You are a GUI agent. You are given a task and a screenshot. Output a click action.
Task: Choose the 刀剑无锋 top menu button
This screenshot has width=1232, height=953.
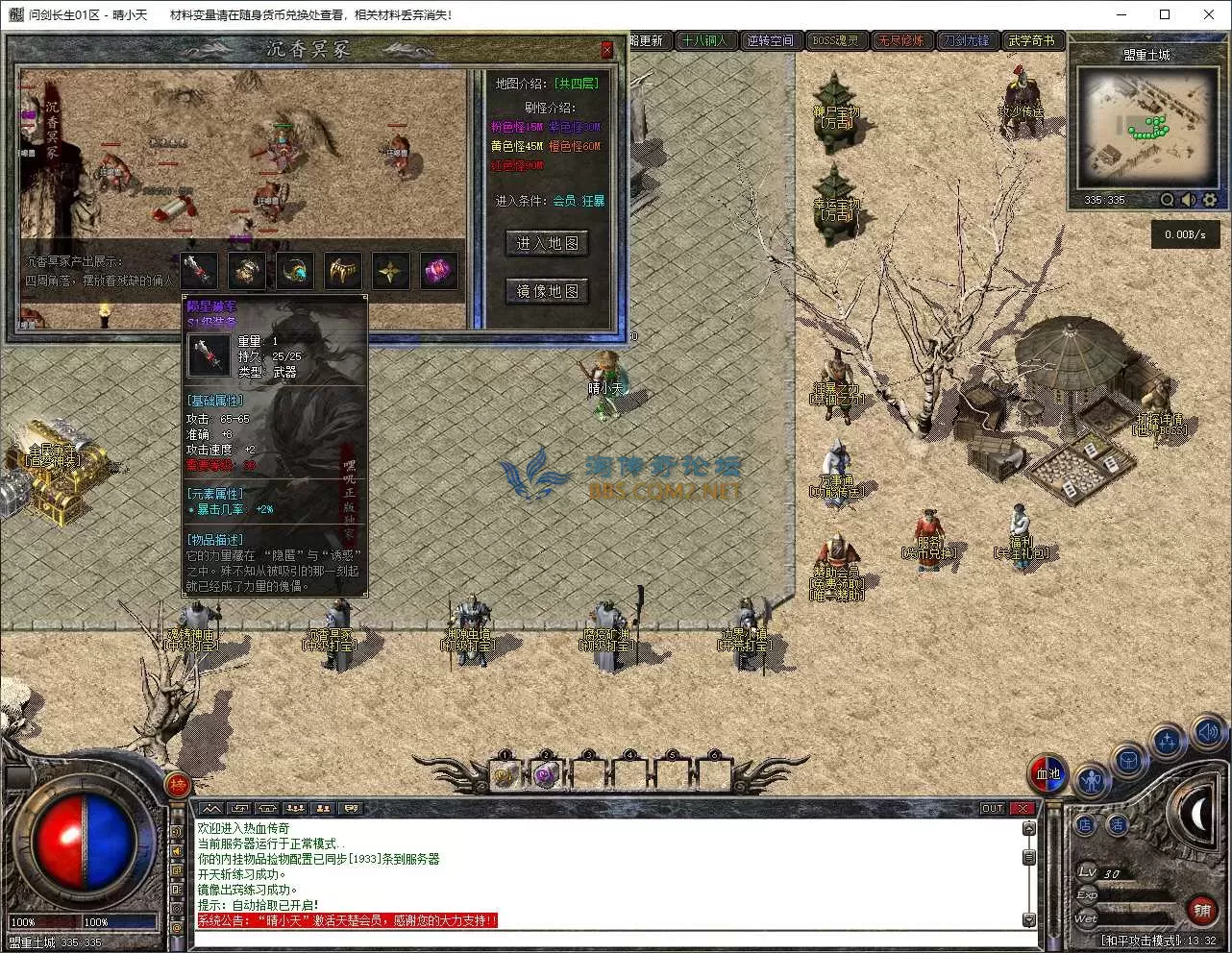tap(966, 40)
